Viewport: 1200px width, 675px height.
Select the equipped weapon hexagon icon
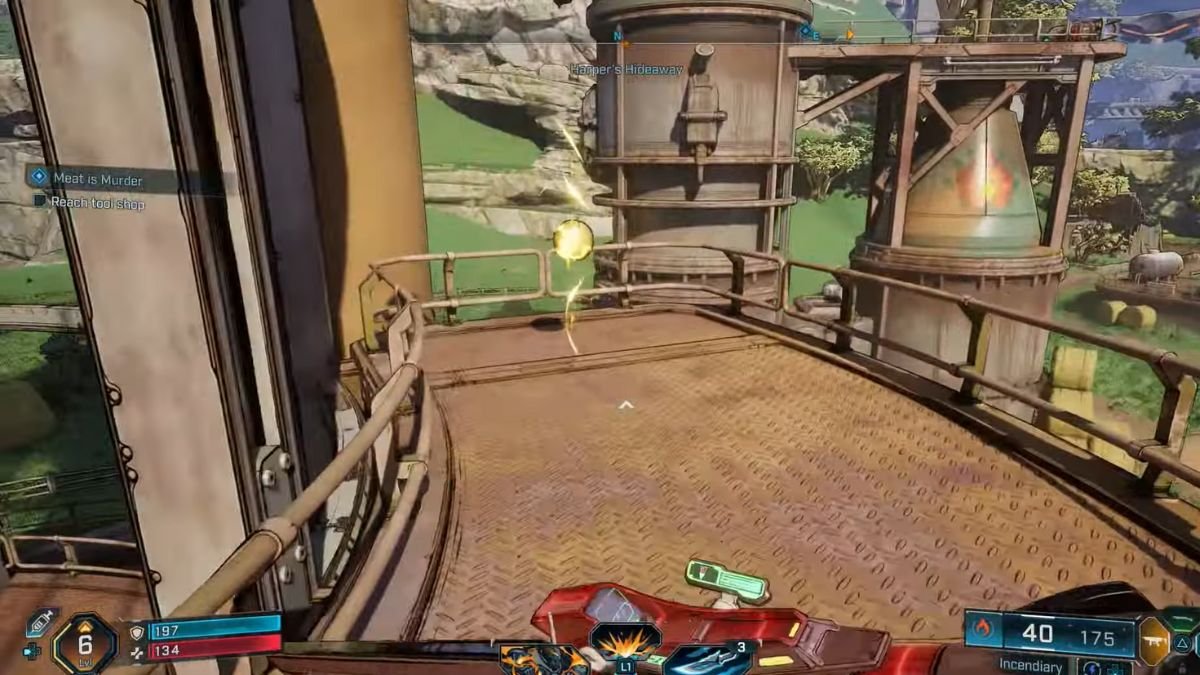pos(1153,640)
